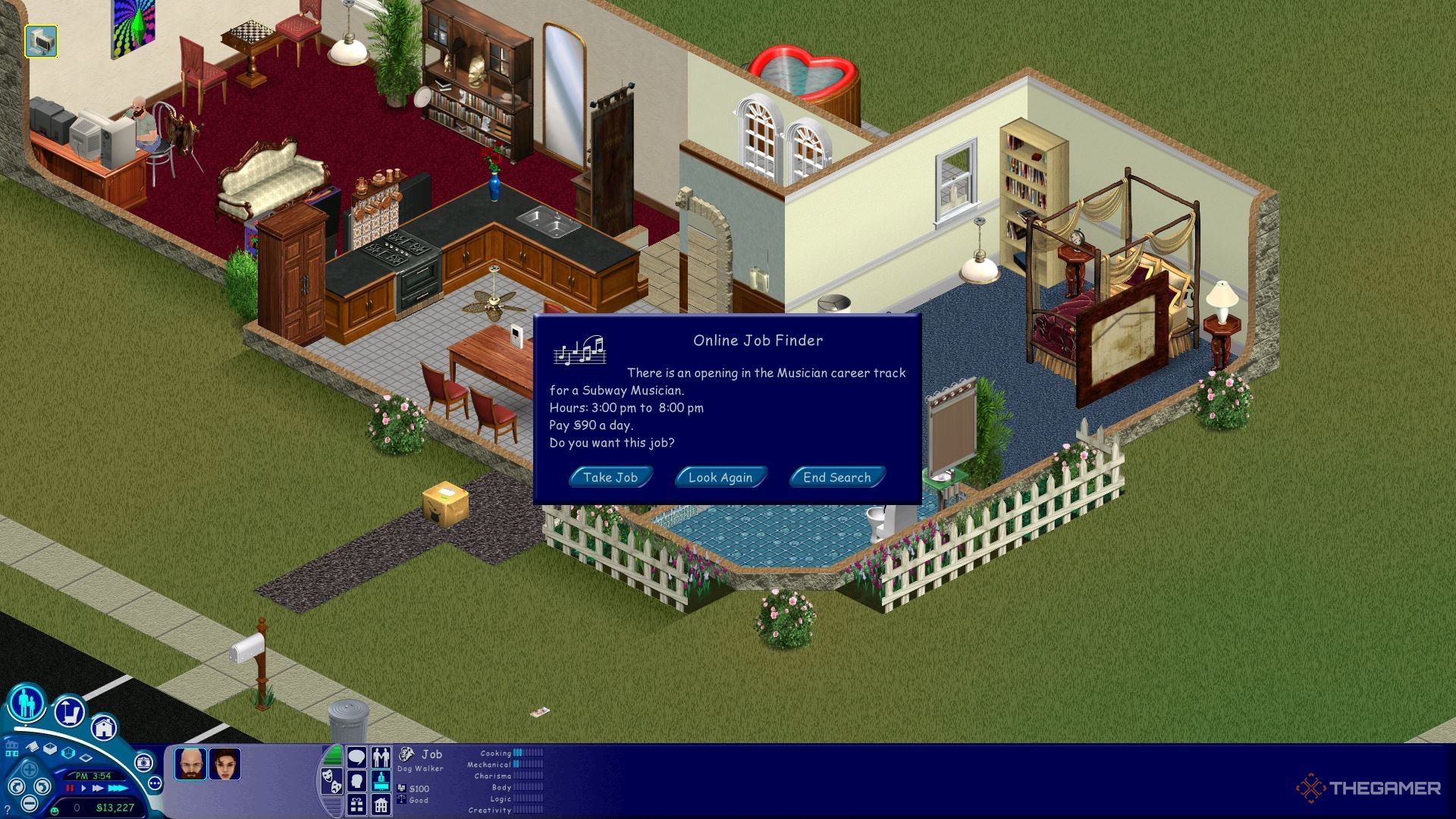Open the relationships panel with two figures
The image size is (1456, 819).
point(381,757)
